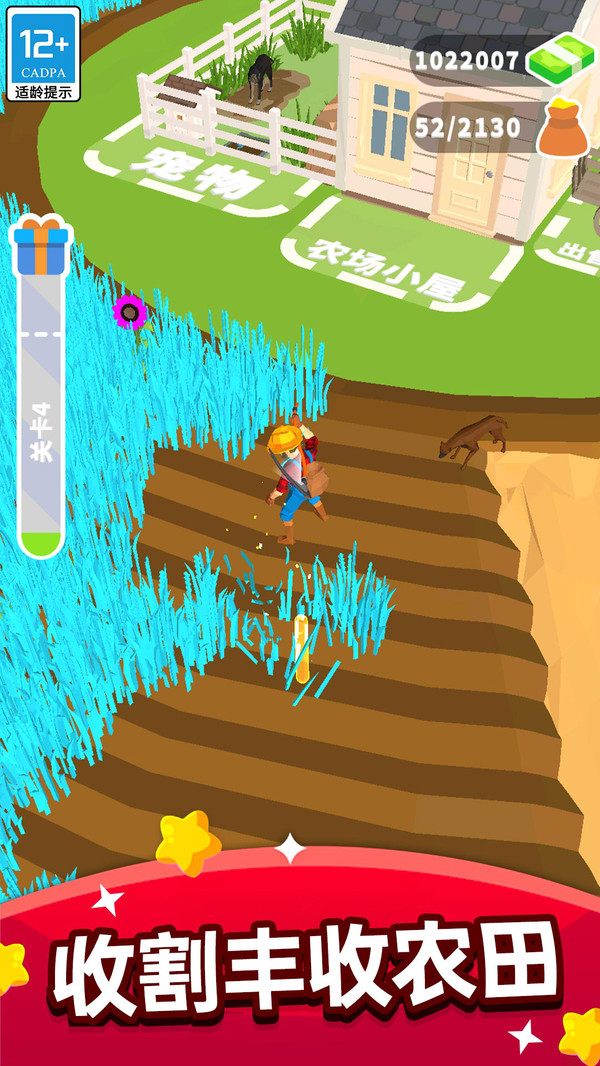Screen dimensions: 600x1066
Task: Open the 12+ CADPA age rating notice
Action: click(x=42, y=55)
